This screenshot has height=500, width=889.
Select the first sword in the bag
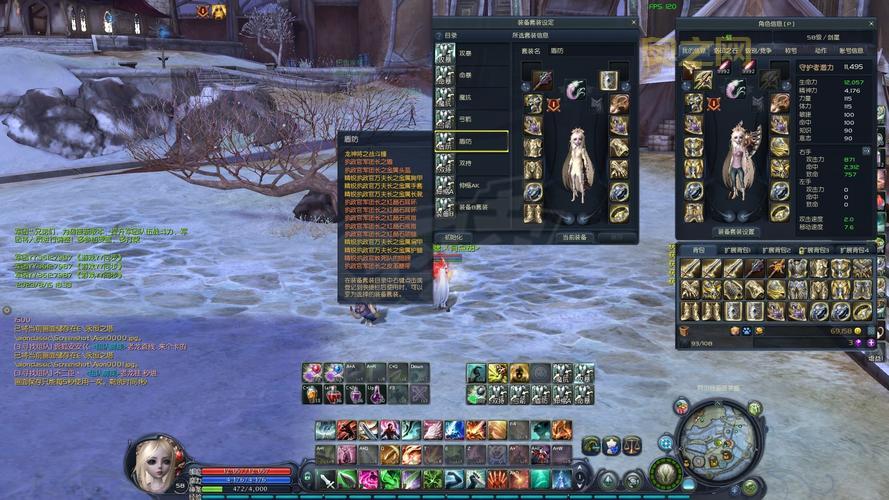690,268
